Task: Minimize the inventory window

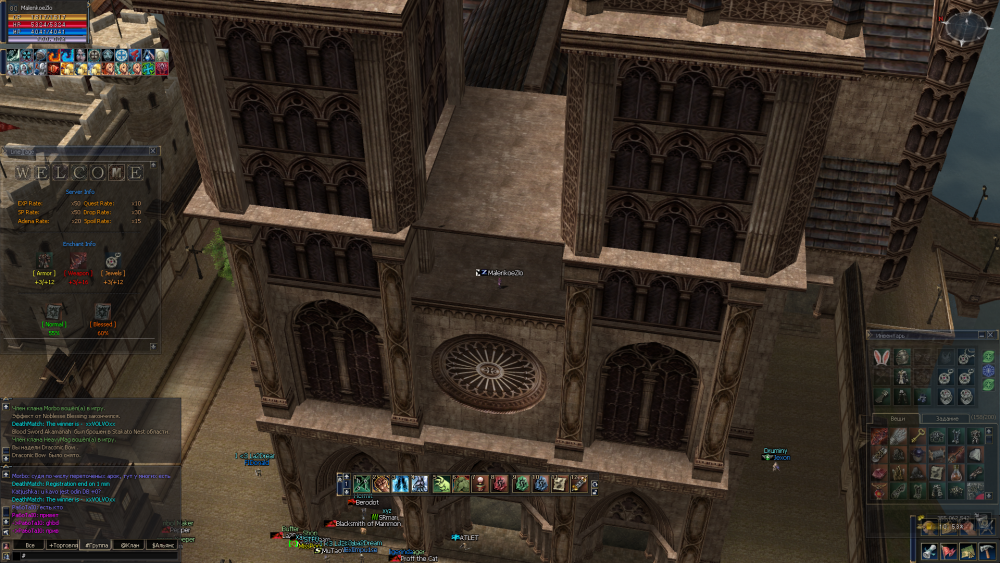Action: [981, 335]
